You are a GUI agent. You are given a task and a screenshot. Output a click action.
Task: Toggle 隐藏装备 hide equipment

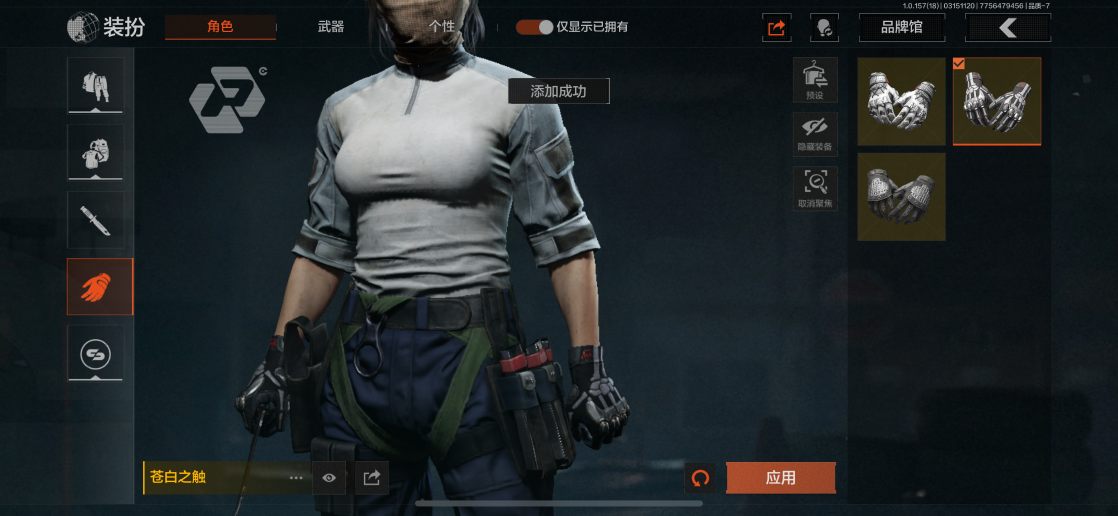coord(815,133)
